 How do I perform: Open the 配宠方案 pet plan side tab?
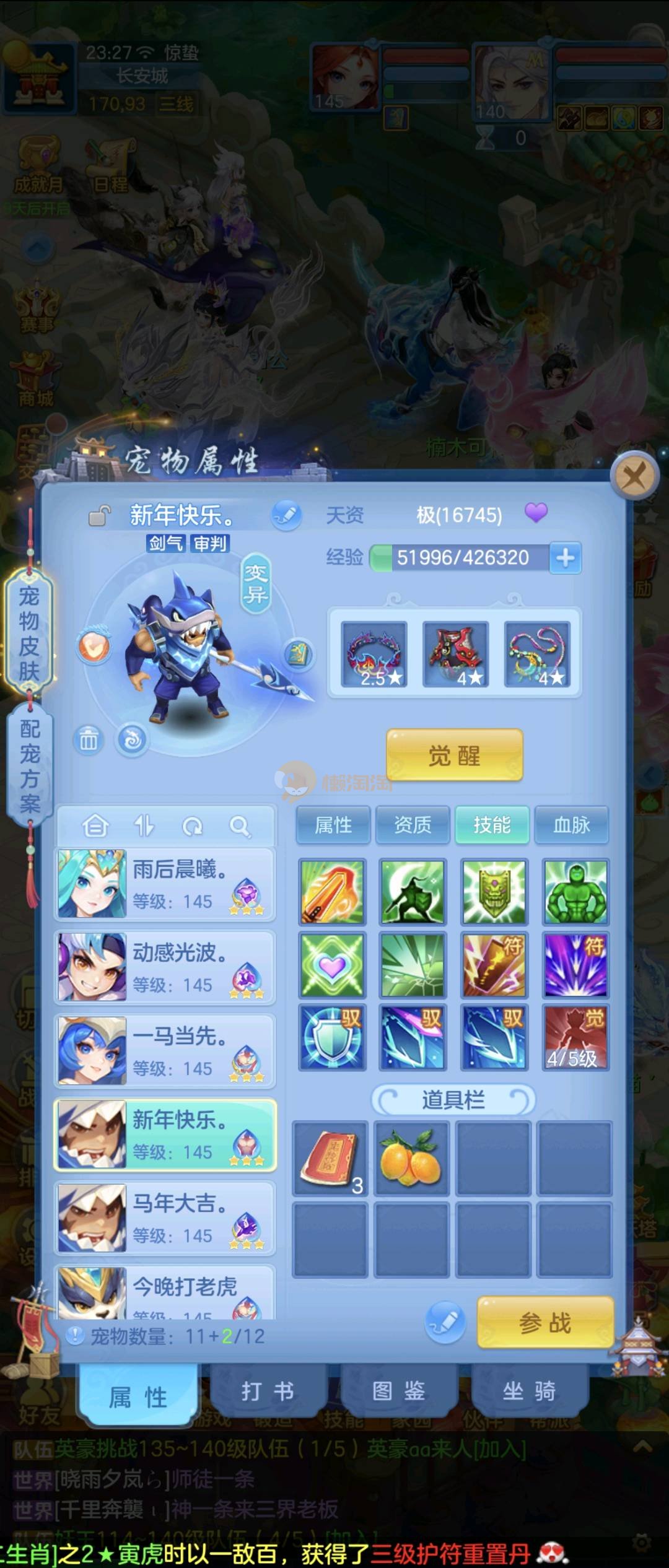(29, 766)
